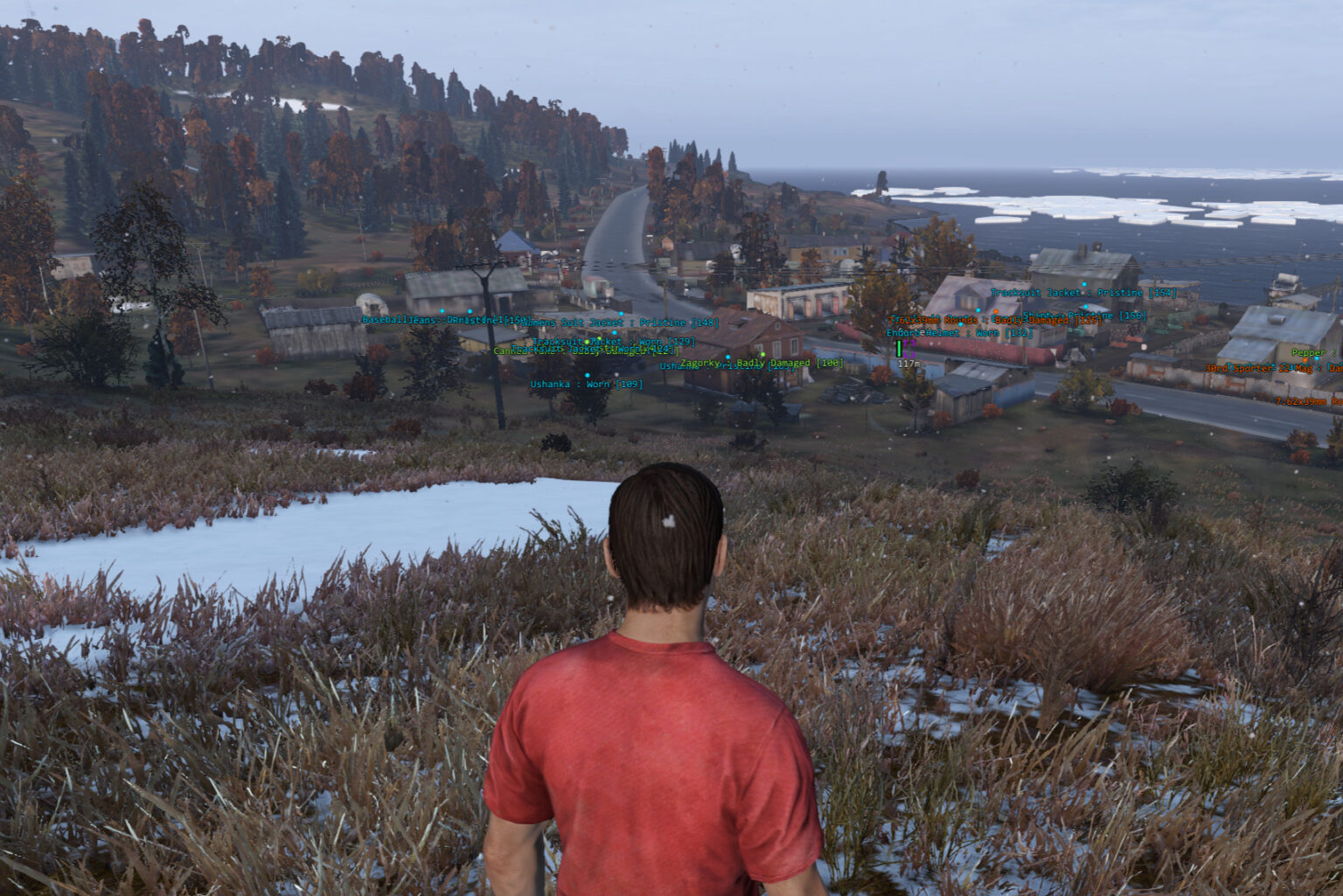Click the green dot beside Zagorky label

coord(762,354)
